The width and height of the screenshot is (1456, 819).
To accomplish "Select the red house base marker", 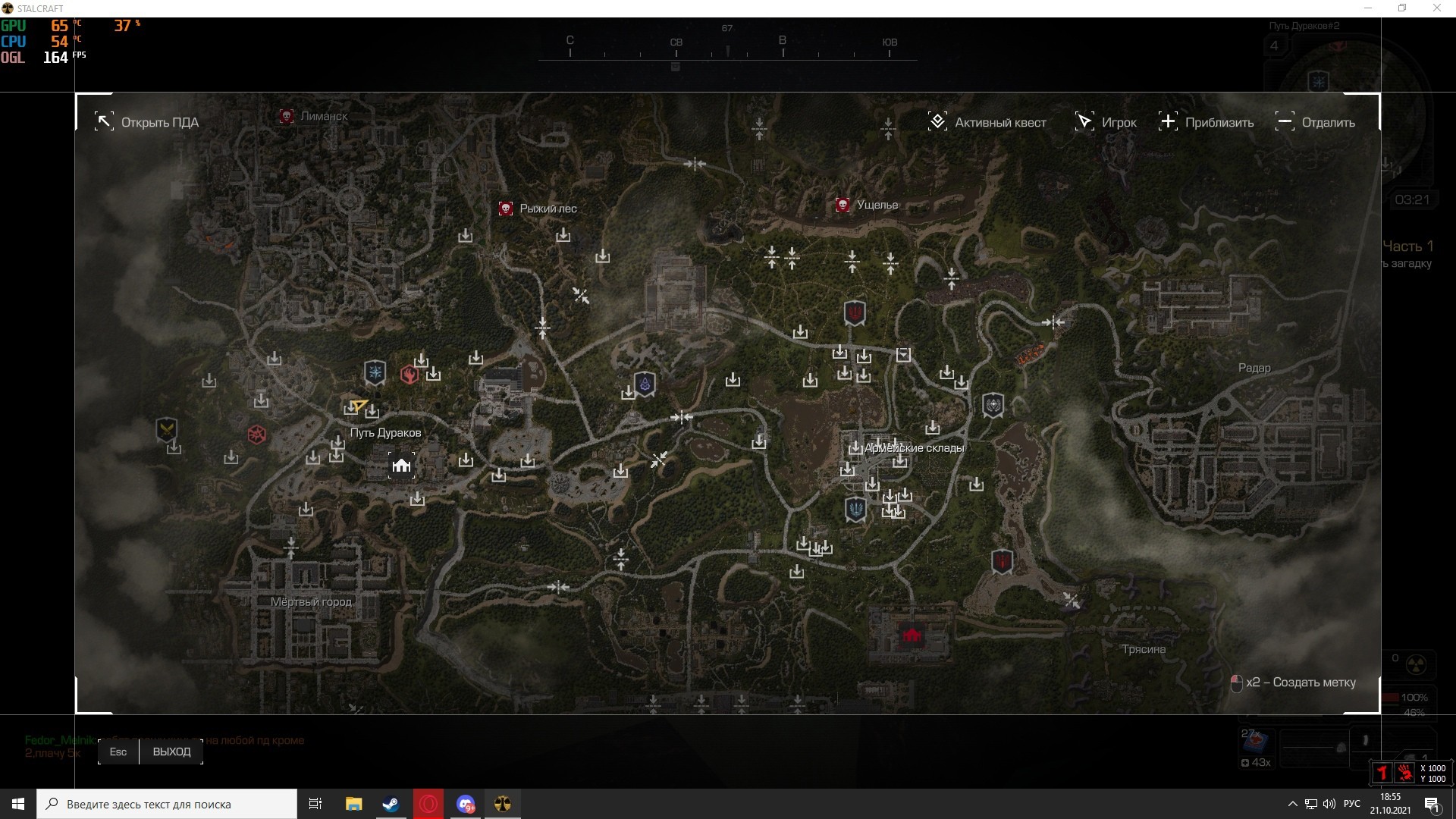I will [x=912, y=635].
